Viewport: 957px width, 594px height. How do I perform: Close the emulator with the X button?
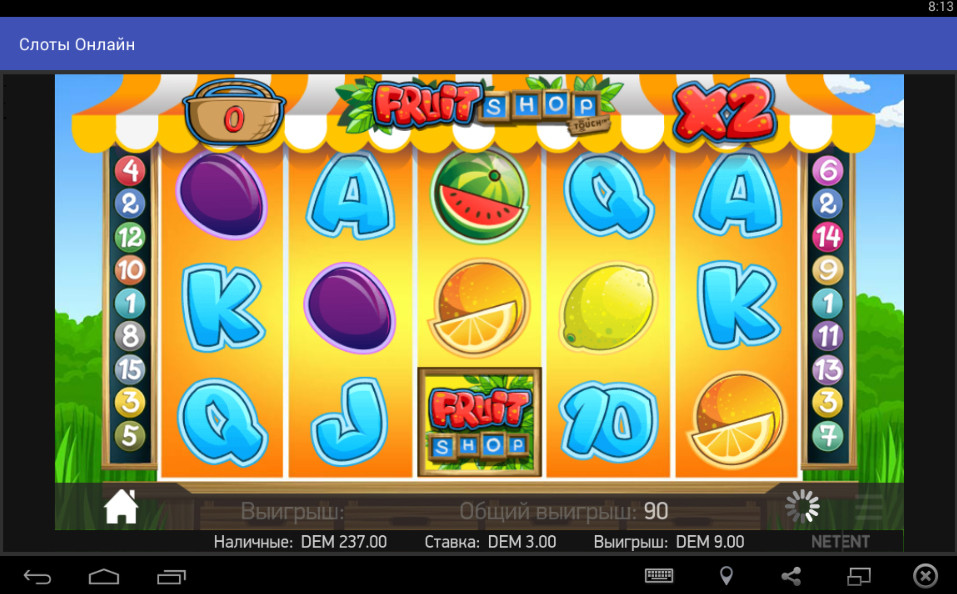tap(925, 576)
